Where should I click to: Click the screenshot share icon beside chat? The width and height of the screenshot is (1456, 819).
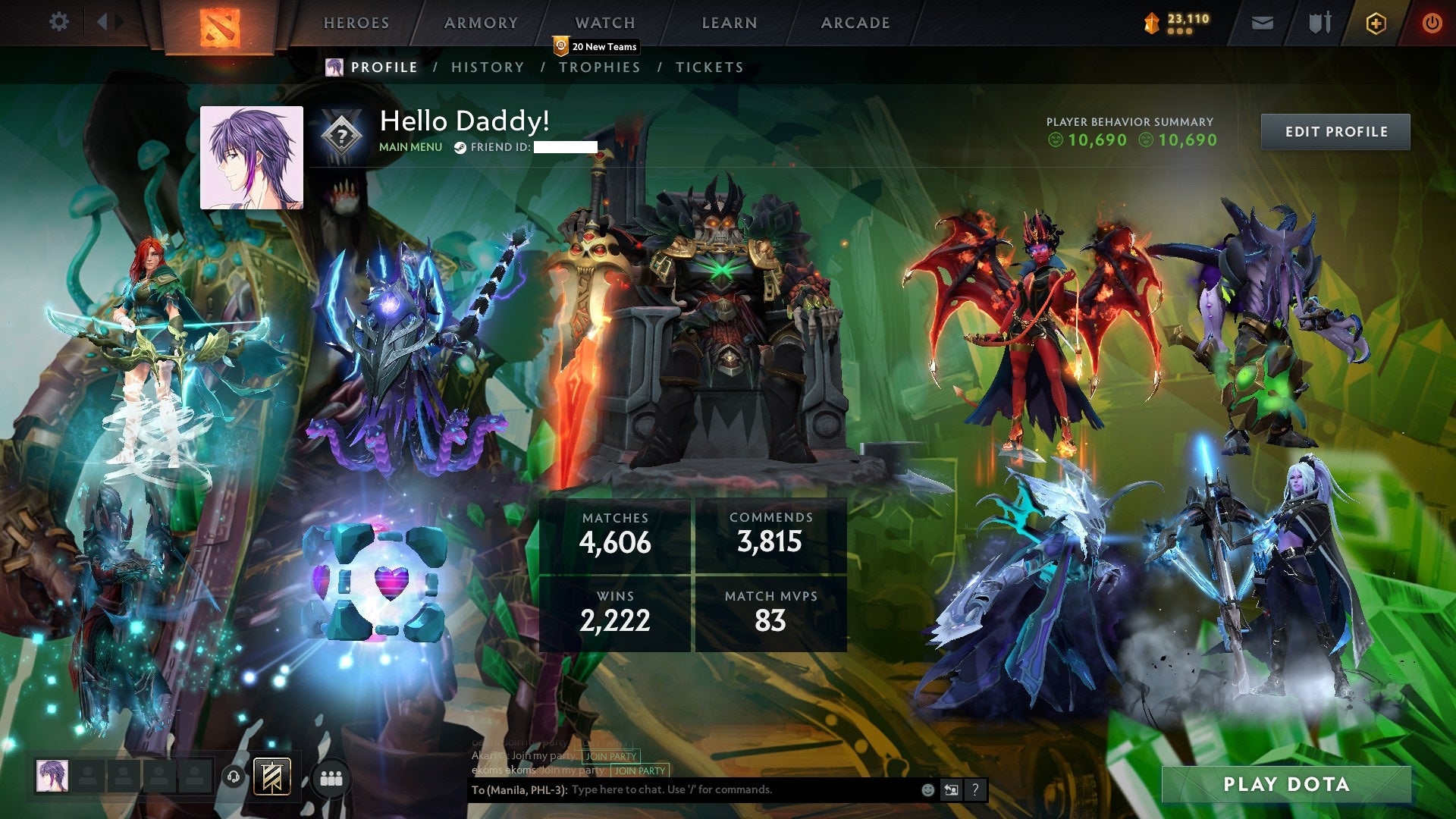point(951,789)
